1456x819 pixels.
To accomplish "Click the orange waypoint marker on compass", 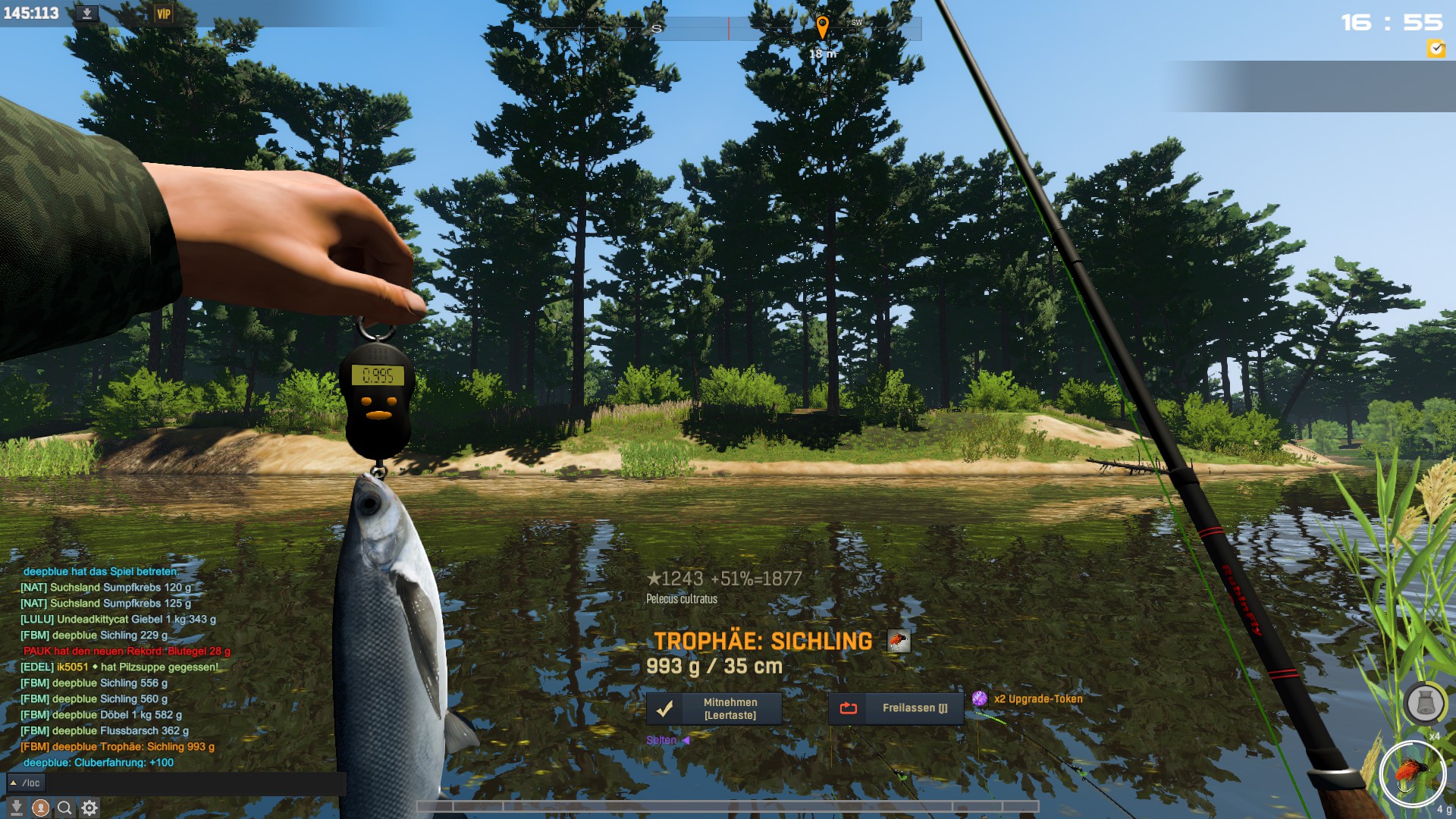I will coord(822,27).
